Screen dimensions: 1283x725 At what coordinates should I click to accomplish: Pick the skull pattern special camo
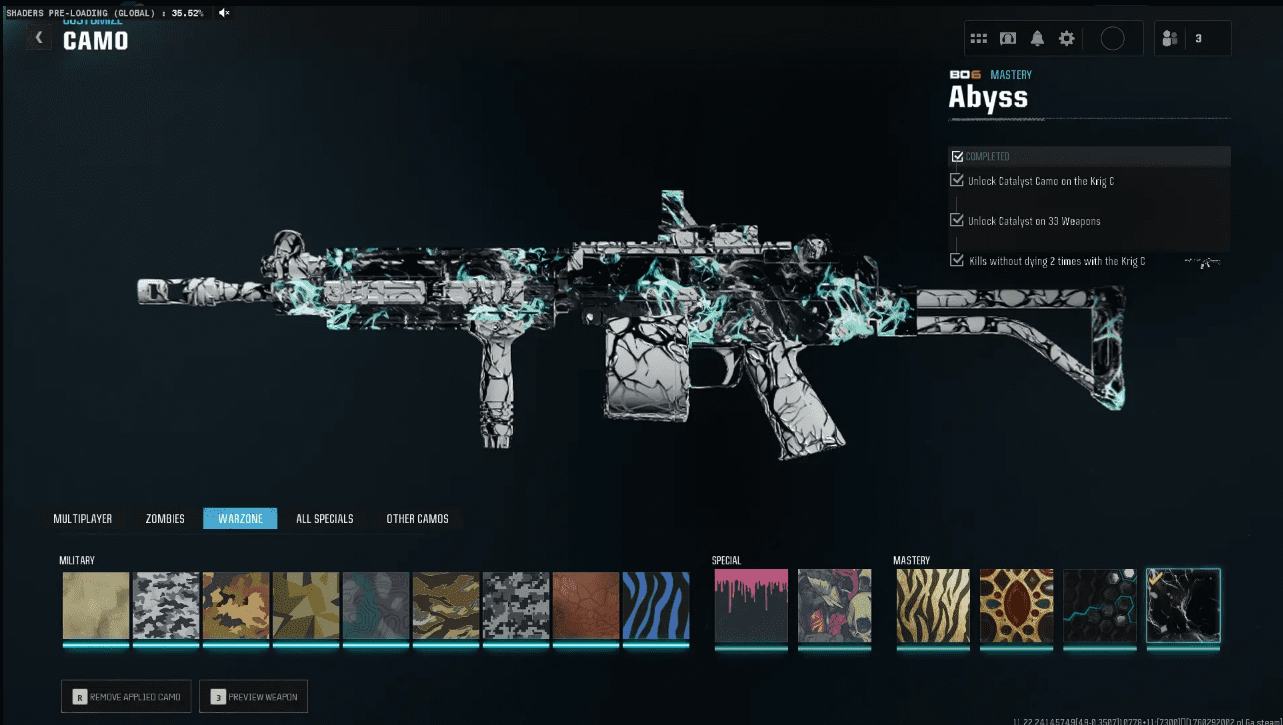coord(835,605)
